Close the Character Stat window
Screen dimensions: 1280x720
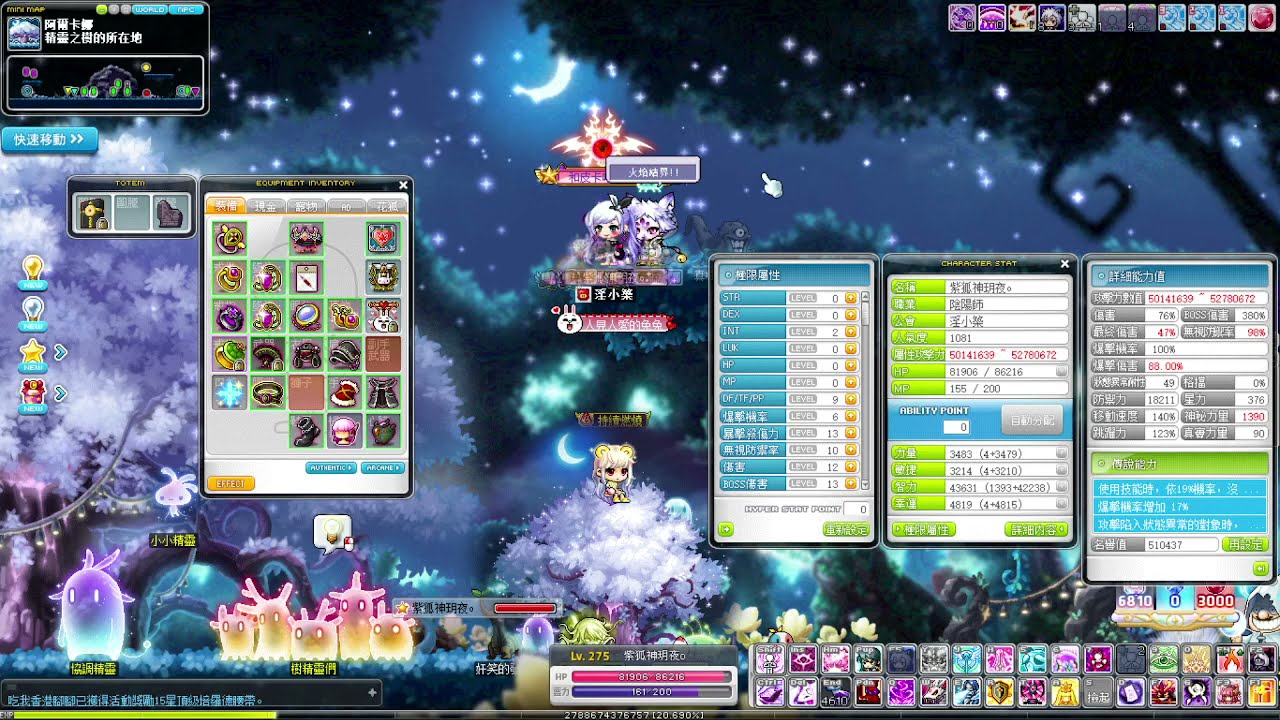pos(1064,264)
